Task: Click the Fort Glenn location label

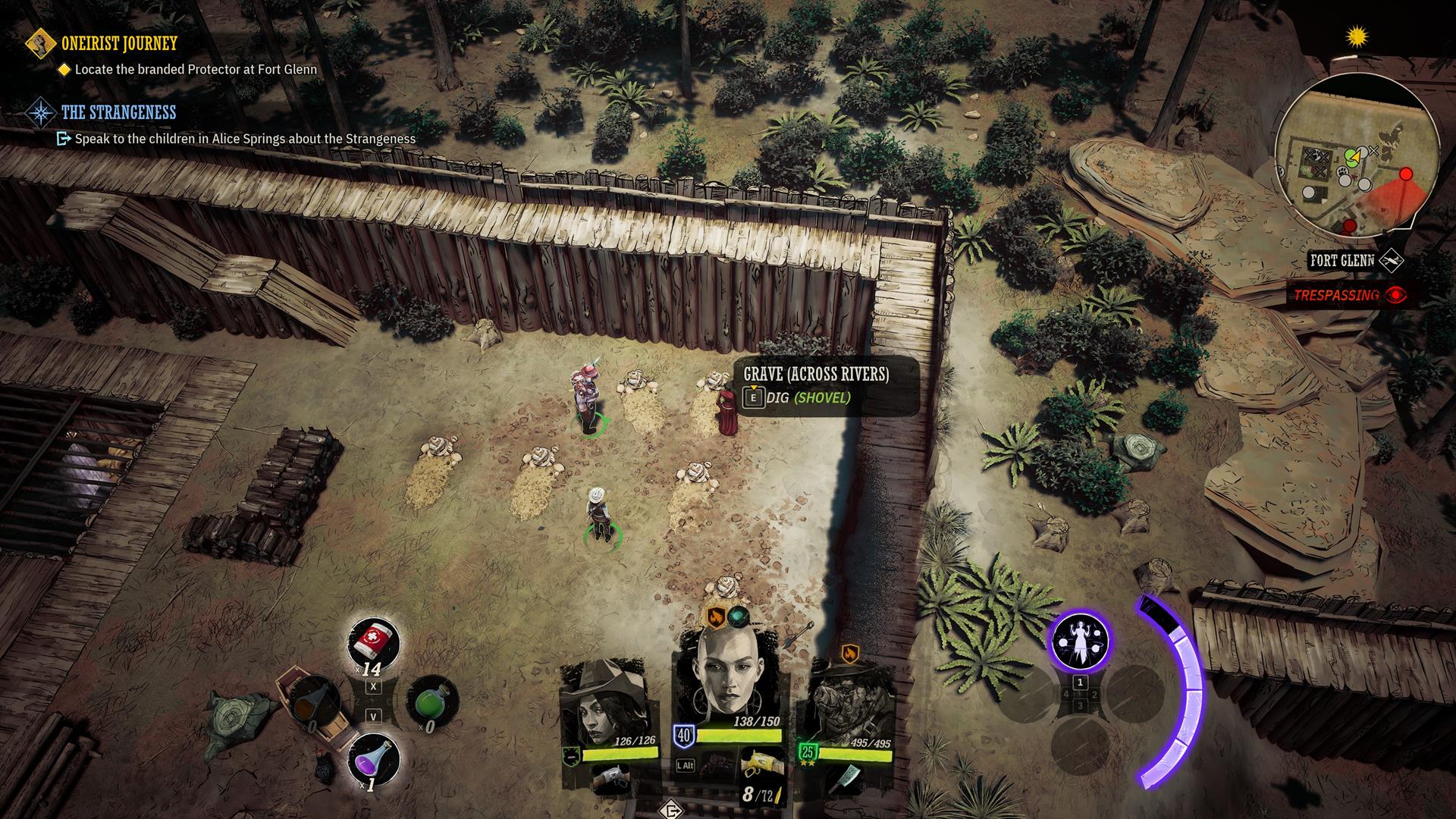Action: click(x=1342, y=259)
